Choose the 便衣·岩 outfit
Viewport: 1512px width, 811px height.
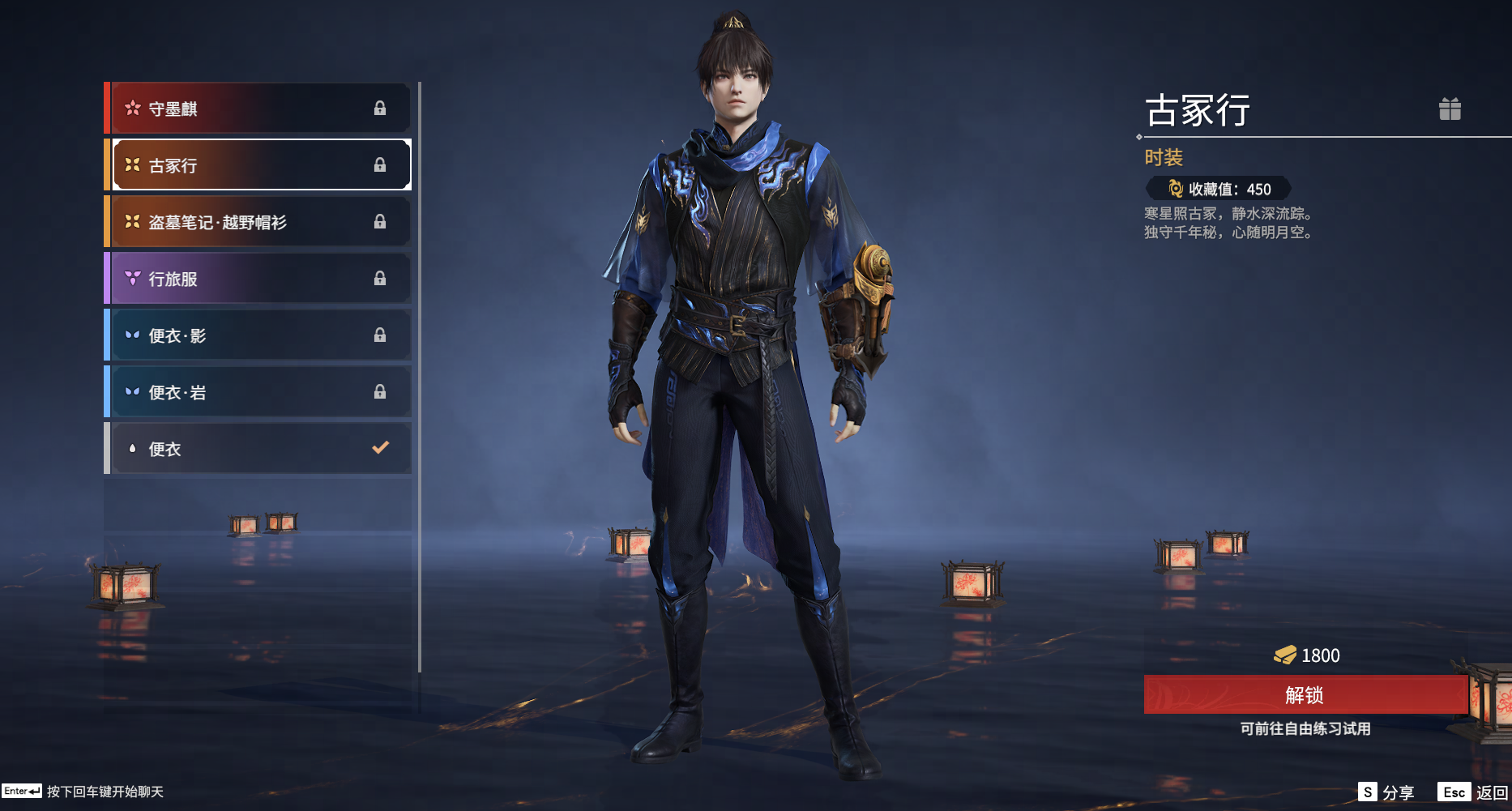coord(259,392)
